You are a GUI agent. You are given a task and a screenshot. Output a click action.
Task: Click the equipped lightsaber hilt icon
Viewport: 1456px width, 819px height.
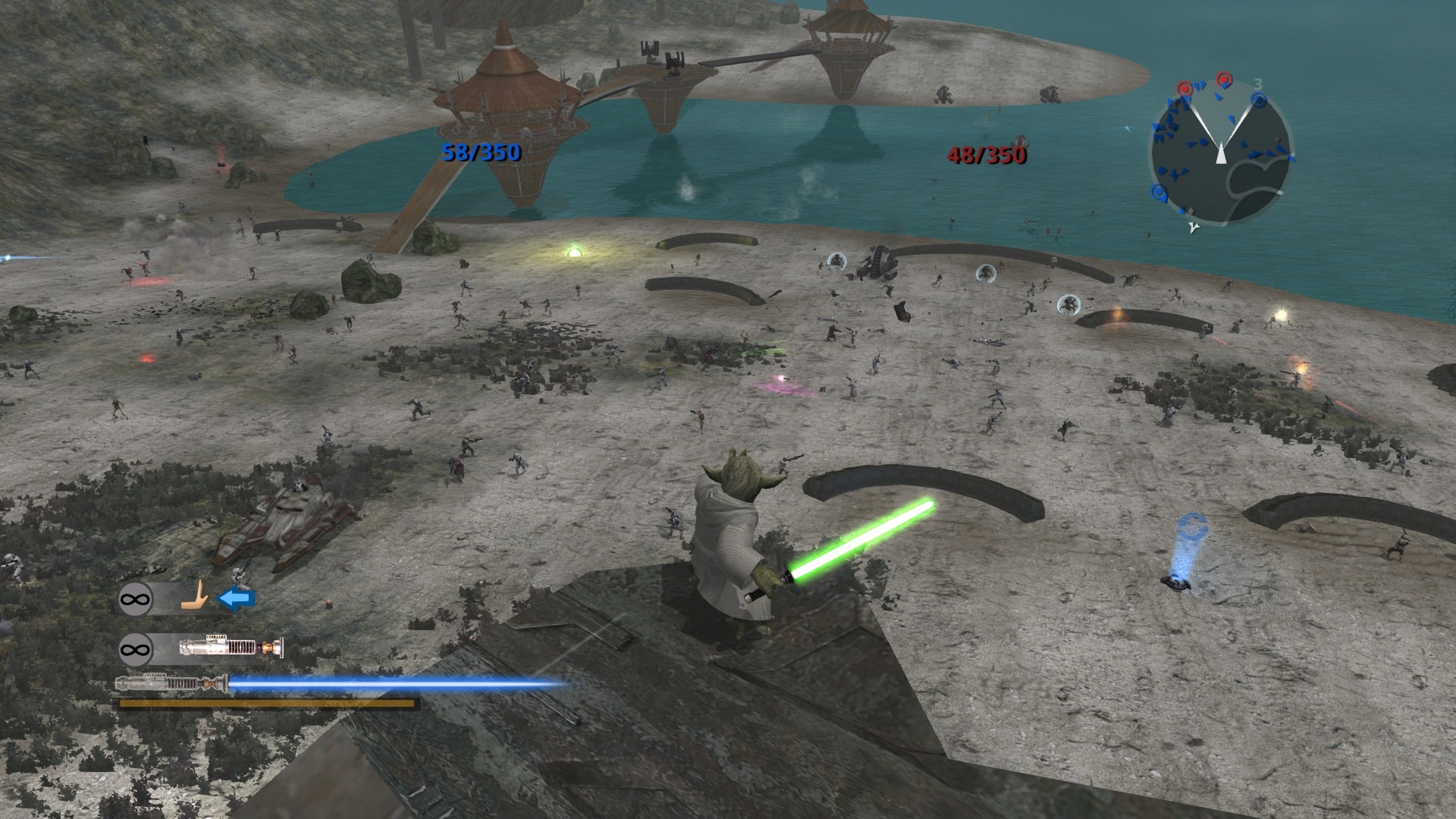(x=170, y=683)
